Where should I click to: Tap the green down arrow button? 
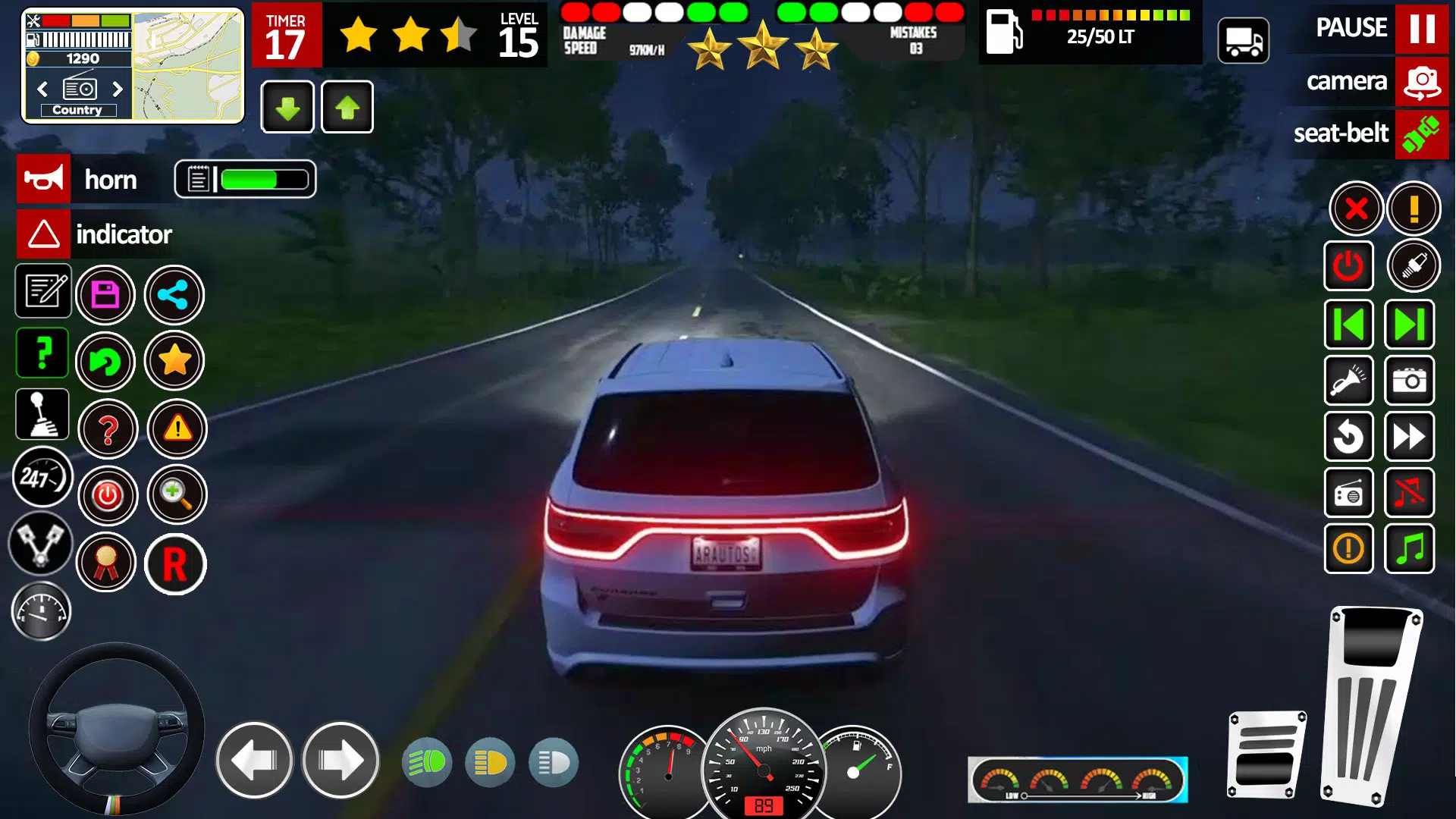click(x=287, y=108)
